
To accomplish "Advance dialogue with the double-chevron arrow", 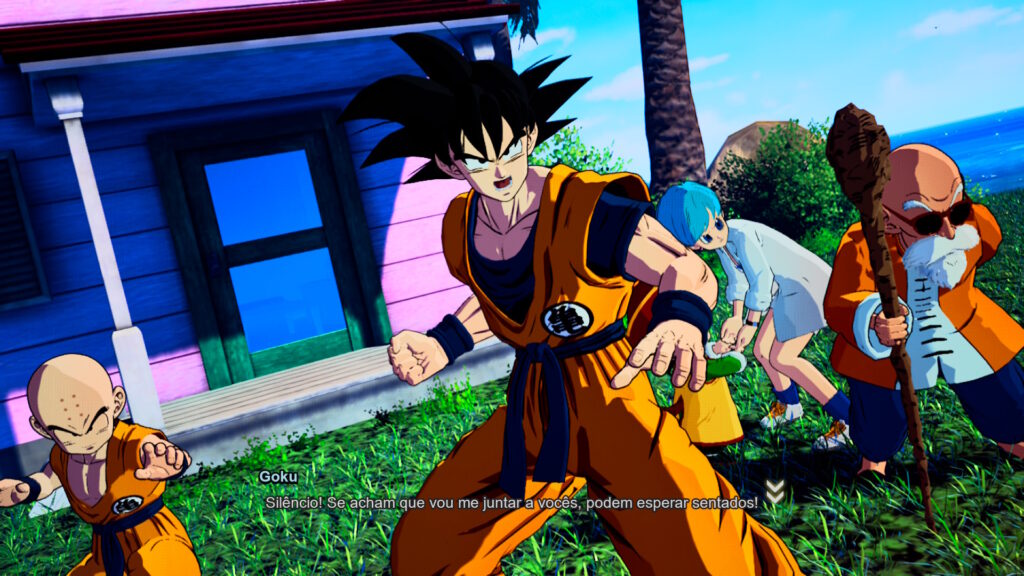I will point(774,492).
